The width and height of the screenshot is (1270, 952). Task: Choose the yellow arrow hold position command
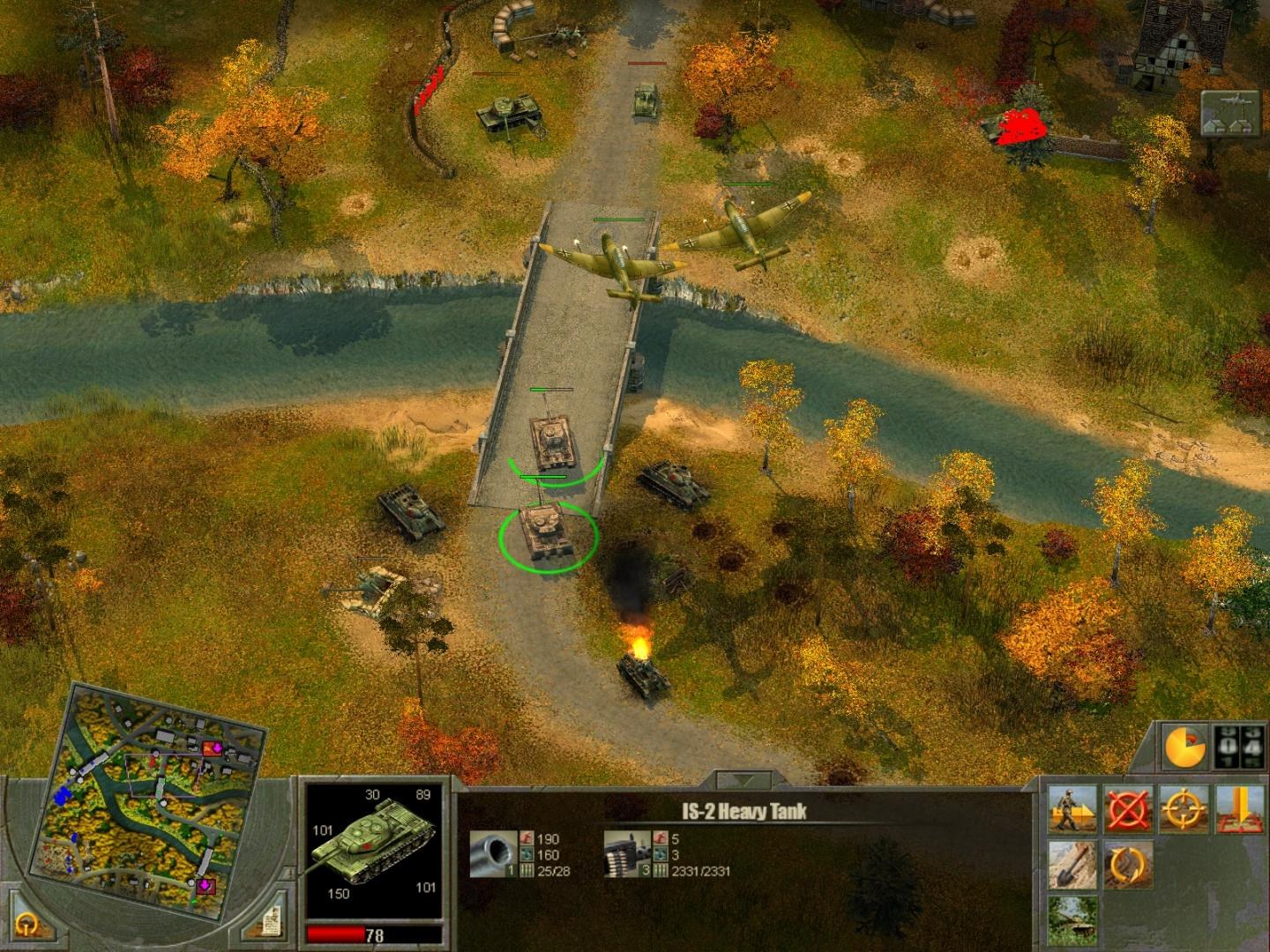[1238, 809]
